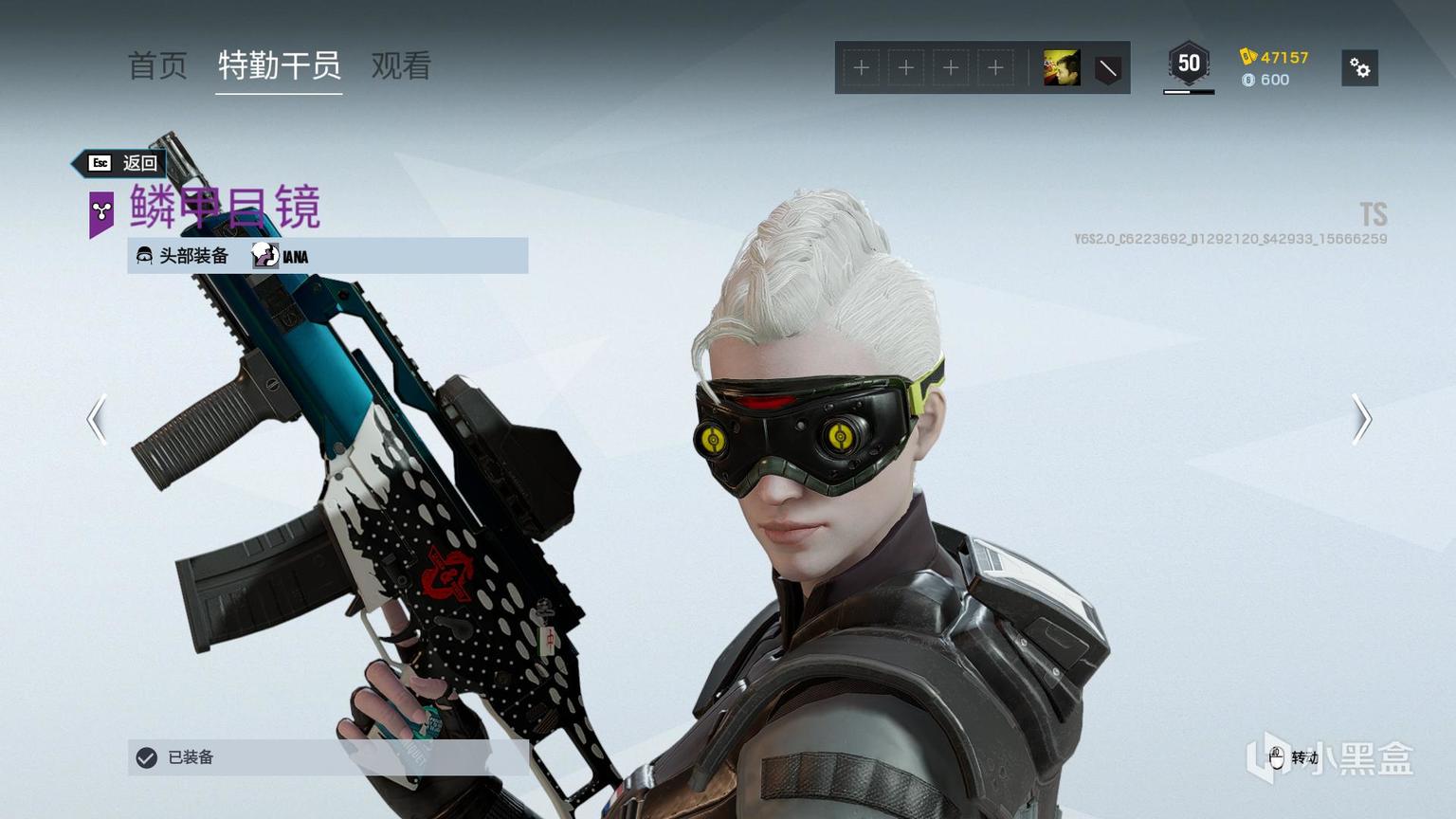The height and width of the screenshot is (819, 1456).
Task: Open the 特勤干员 tab
Action: [x=279, y=65]
